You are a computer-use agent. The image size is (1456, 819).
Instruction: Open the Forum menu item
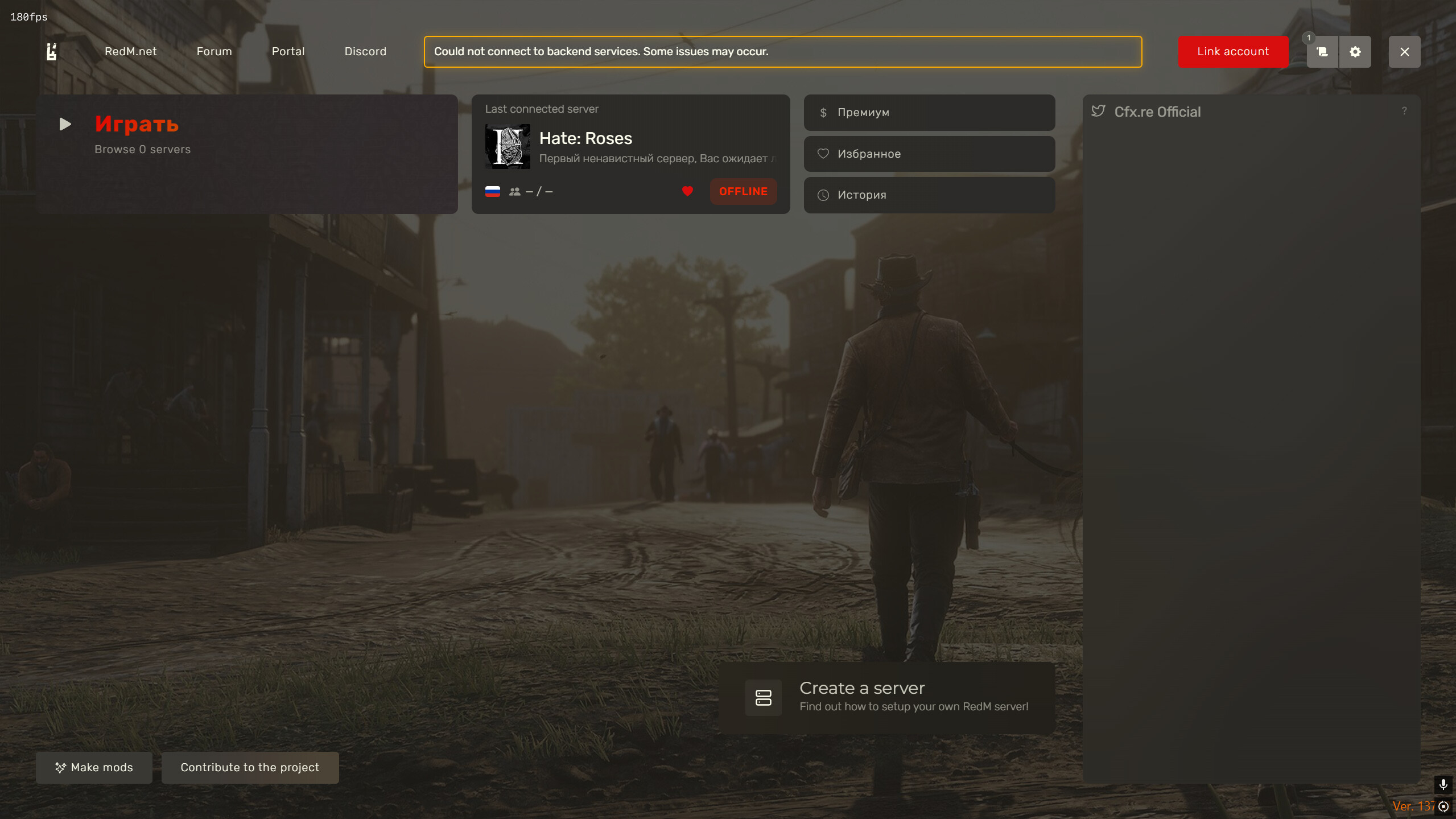click(x=214, y=51)
